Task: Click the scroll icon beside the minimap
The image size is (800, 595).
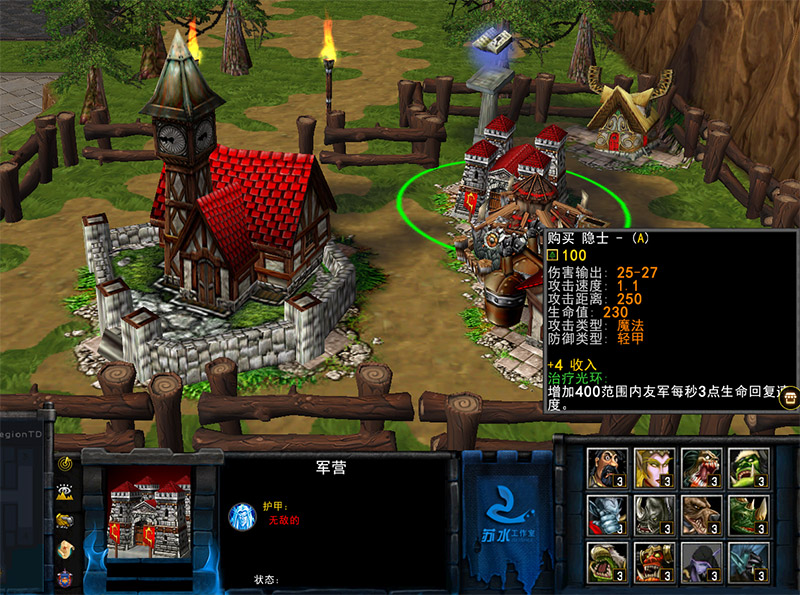Action: [65, 548]
